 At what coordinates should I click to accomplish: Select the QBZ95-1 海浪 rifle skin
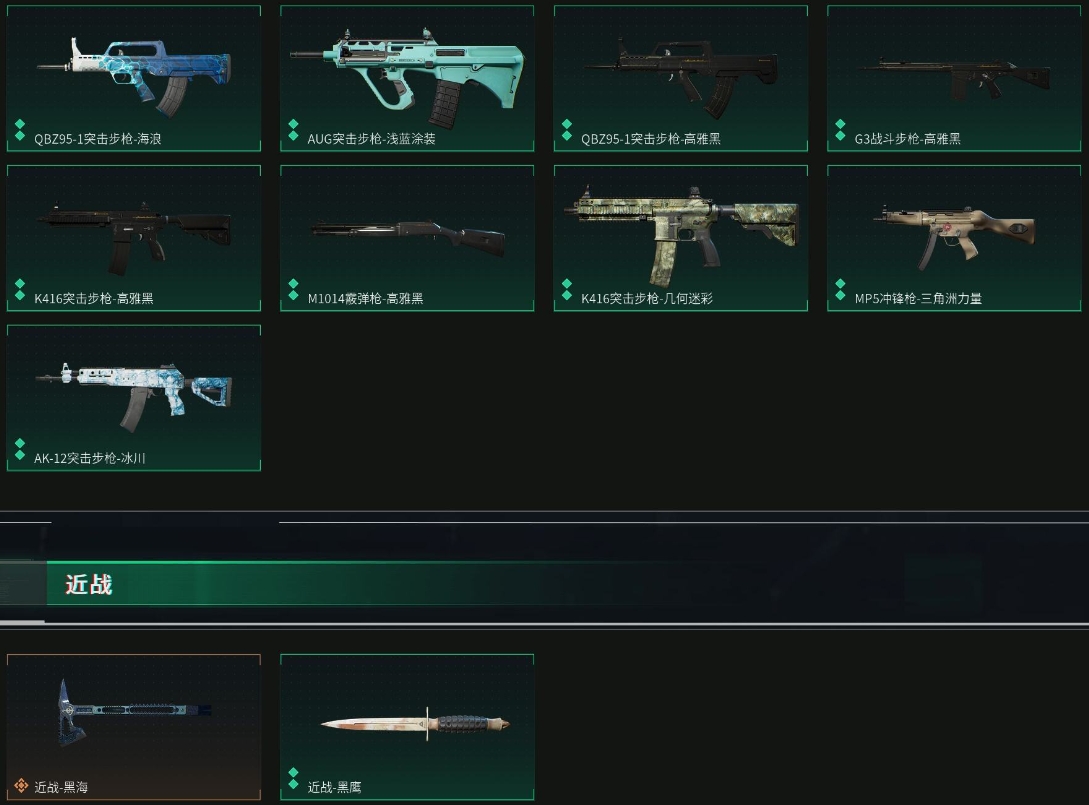(134, 78)
